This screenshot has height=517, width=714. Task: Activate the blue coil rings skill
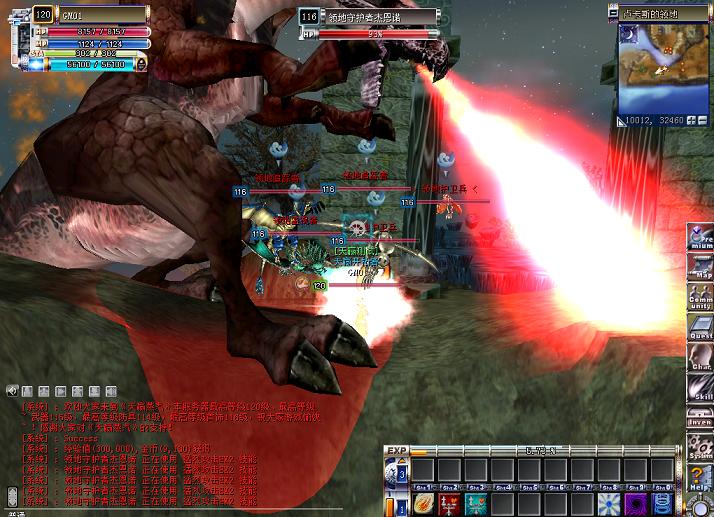point(660,503)
